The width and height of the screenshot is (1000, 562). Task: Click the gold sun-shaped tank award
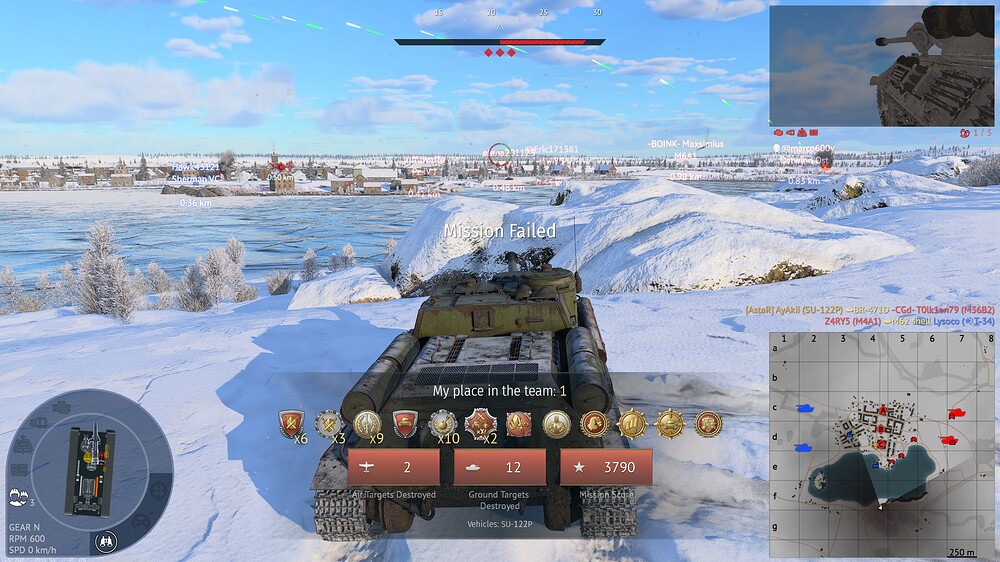(x=670, y=424)
